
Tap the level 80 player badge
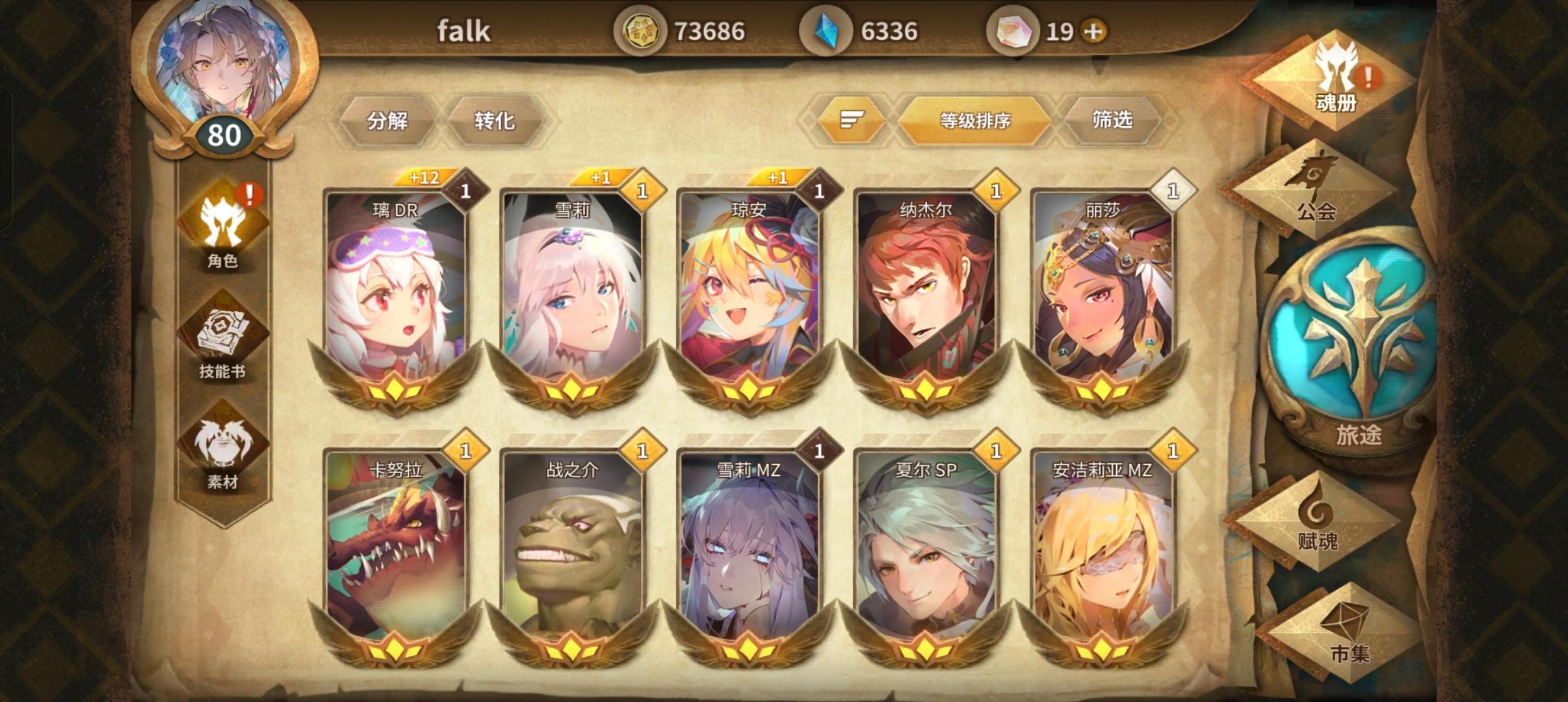pos(224,135)
